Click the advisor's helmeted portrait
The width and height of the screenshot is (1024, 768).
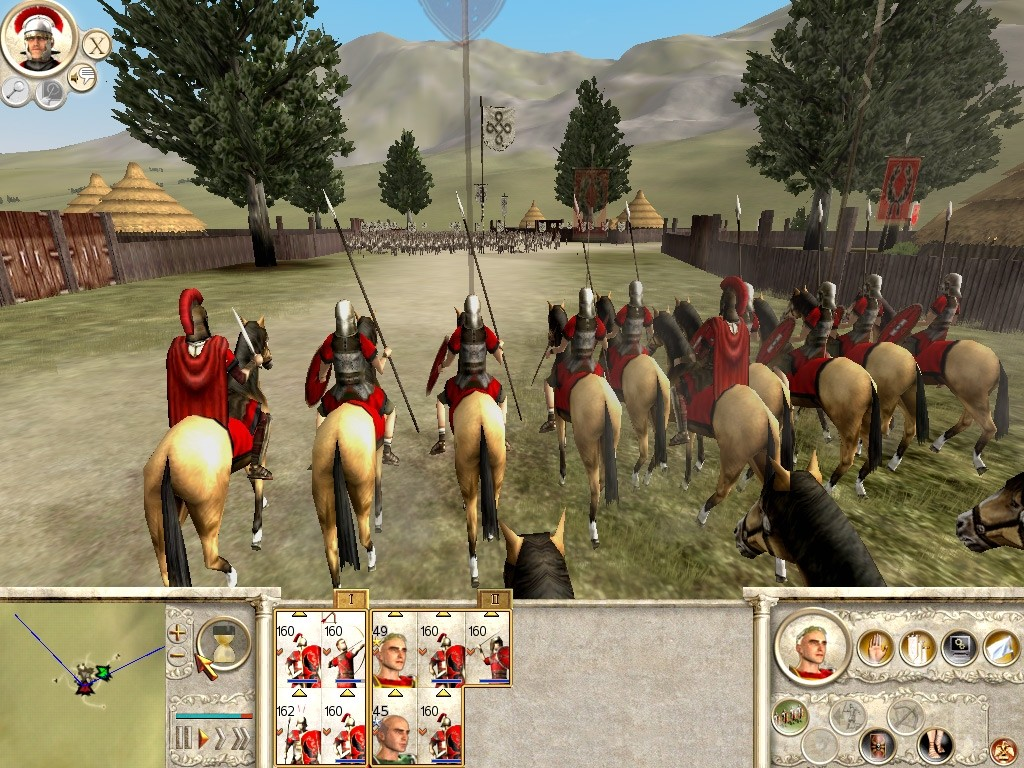click(x=38, y=38)
